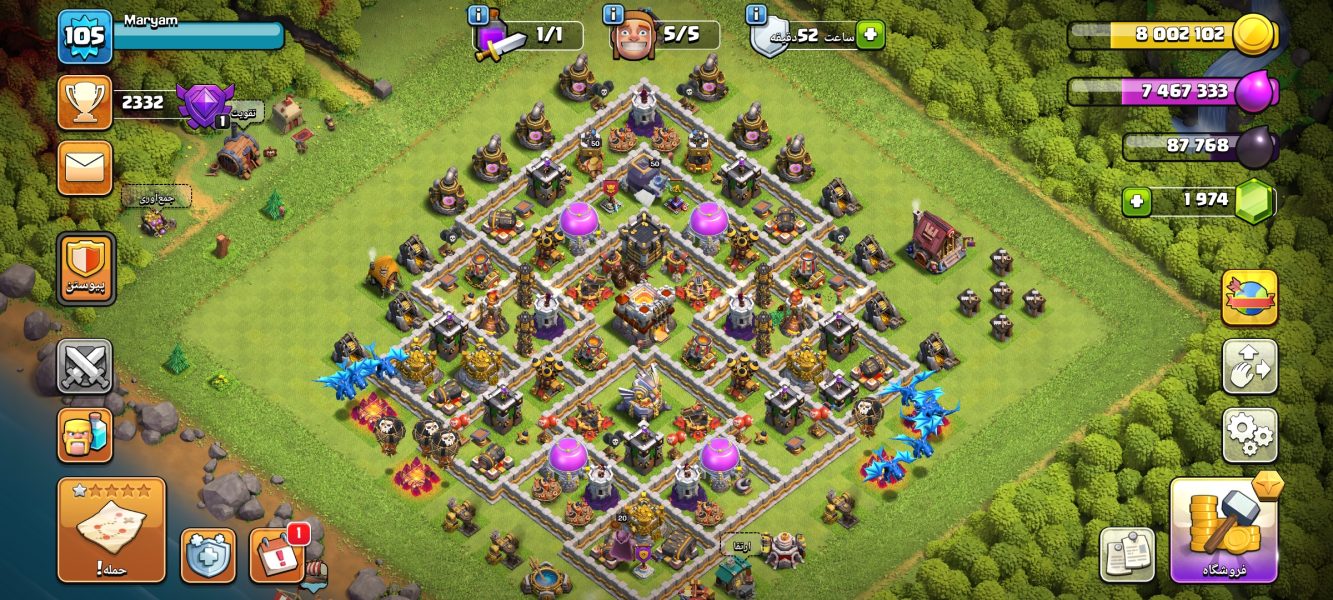
Task: Open the clan shield button
Action: coord(86,268)
